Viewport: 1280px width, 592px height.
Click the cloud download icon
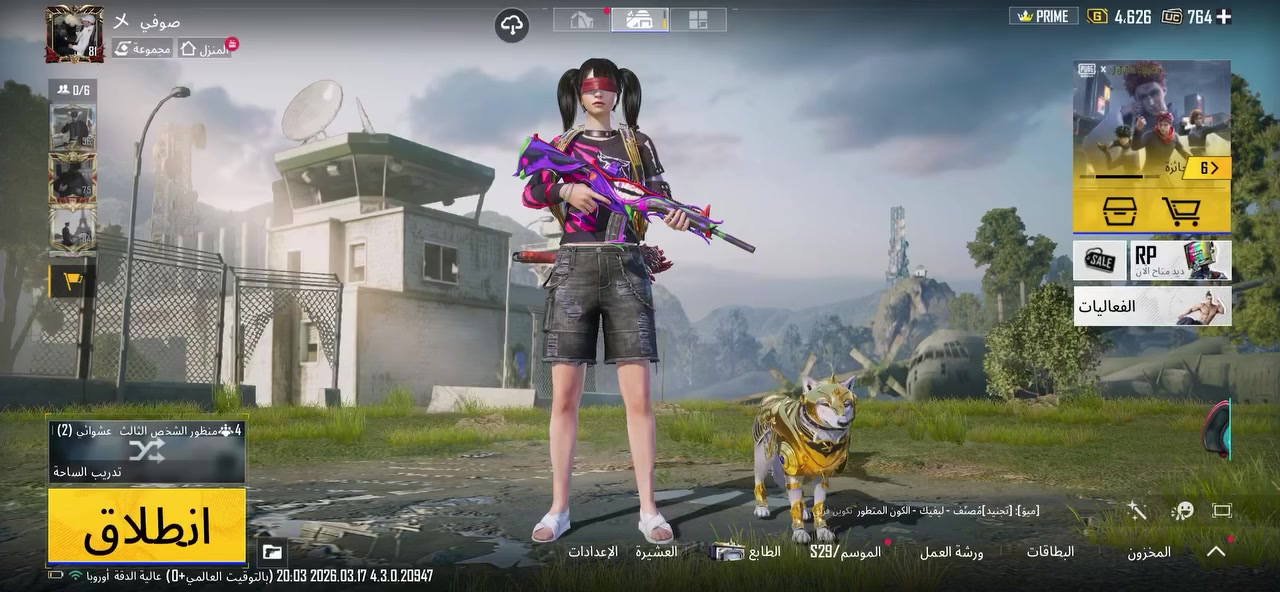512,25
